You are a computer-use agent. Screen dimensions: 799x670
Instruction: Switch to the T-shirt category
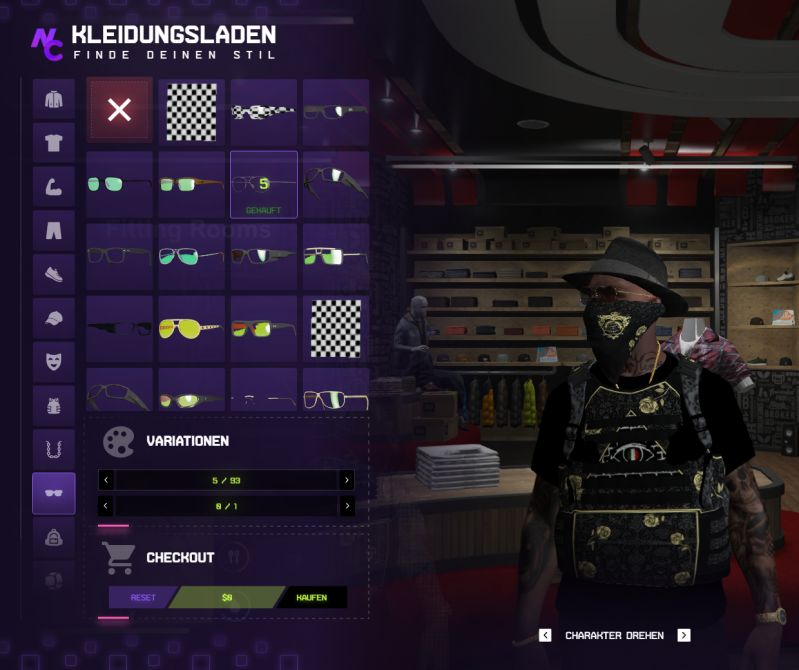54,143
